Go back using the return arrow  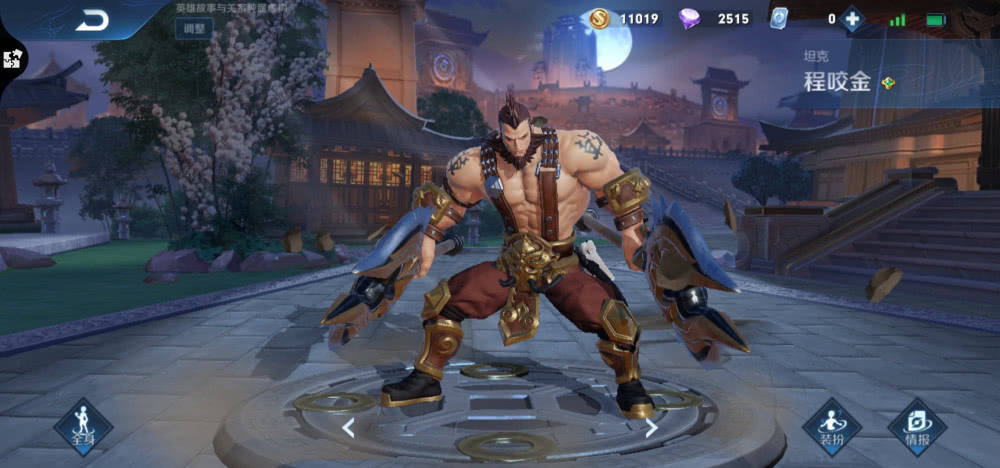[x=92, y=19]
